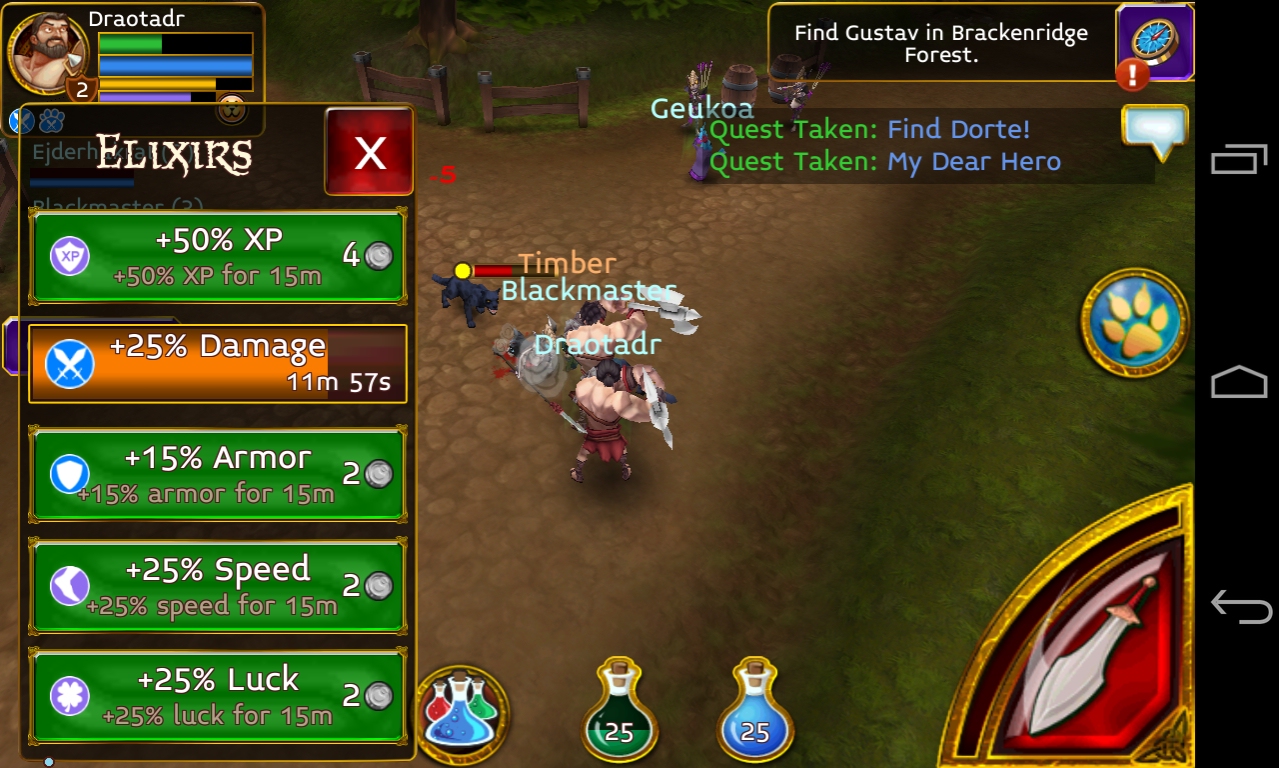Toggle the elixirs flask icon
Viewport: 1280px width, 768px height.
461,711
